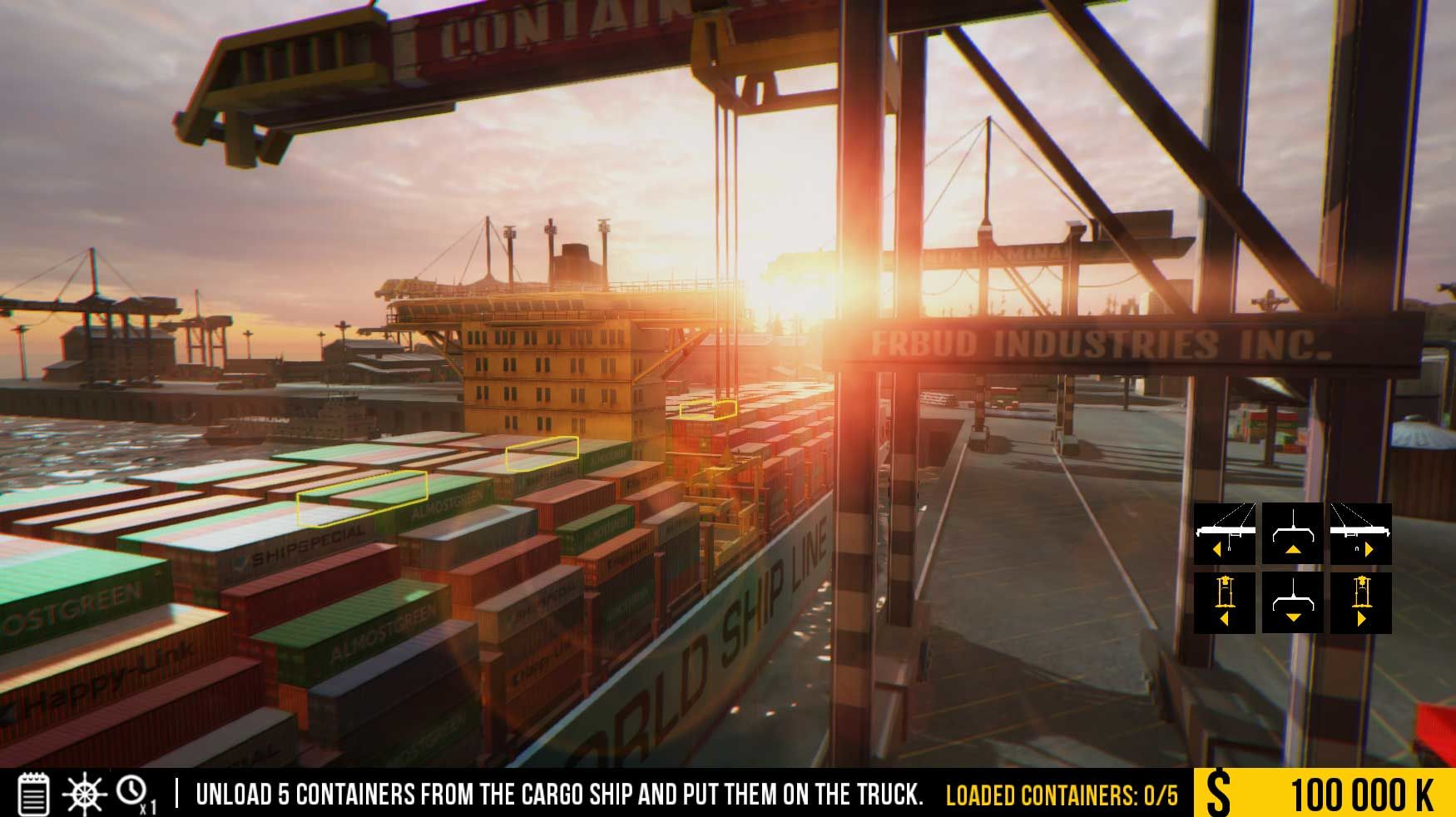Click the ship's wheel icon
The height and width of the screenshot is (817, 1456).
click(84, 794)
